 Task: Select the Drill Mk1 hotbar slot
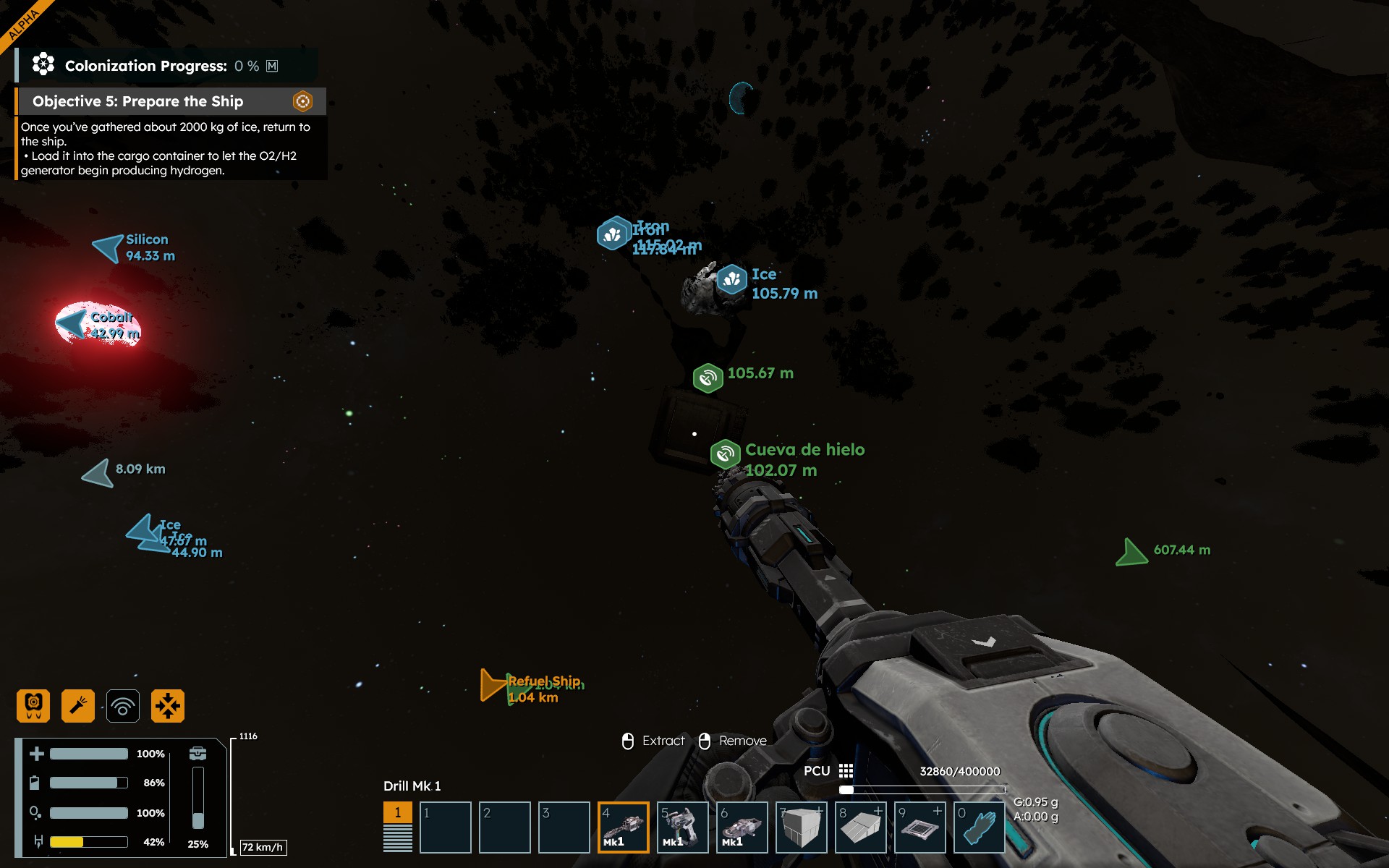(x=623, y=827)
